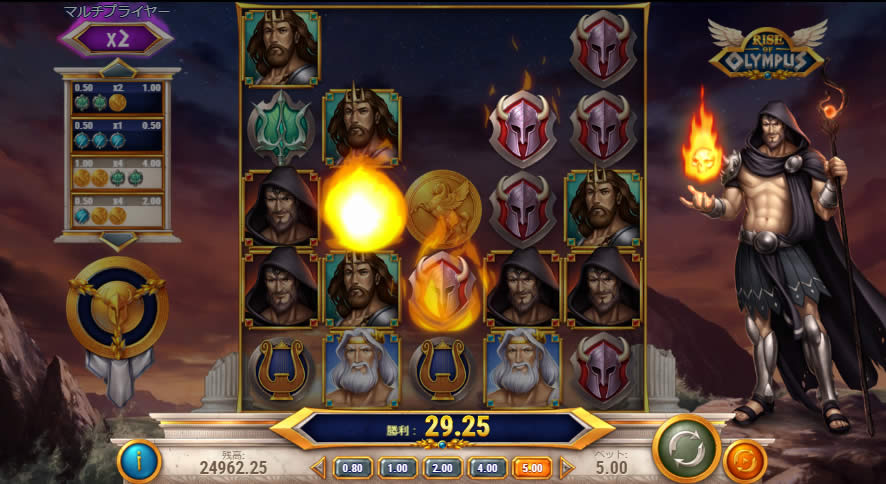Select the highlighted 5.00 bet
This screenshot has width=886, height=484.
click(531, 467)
